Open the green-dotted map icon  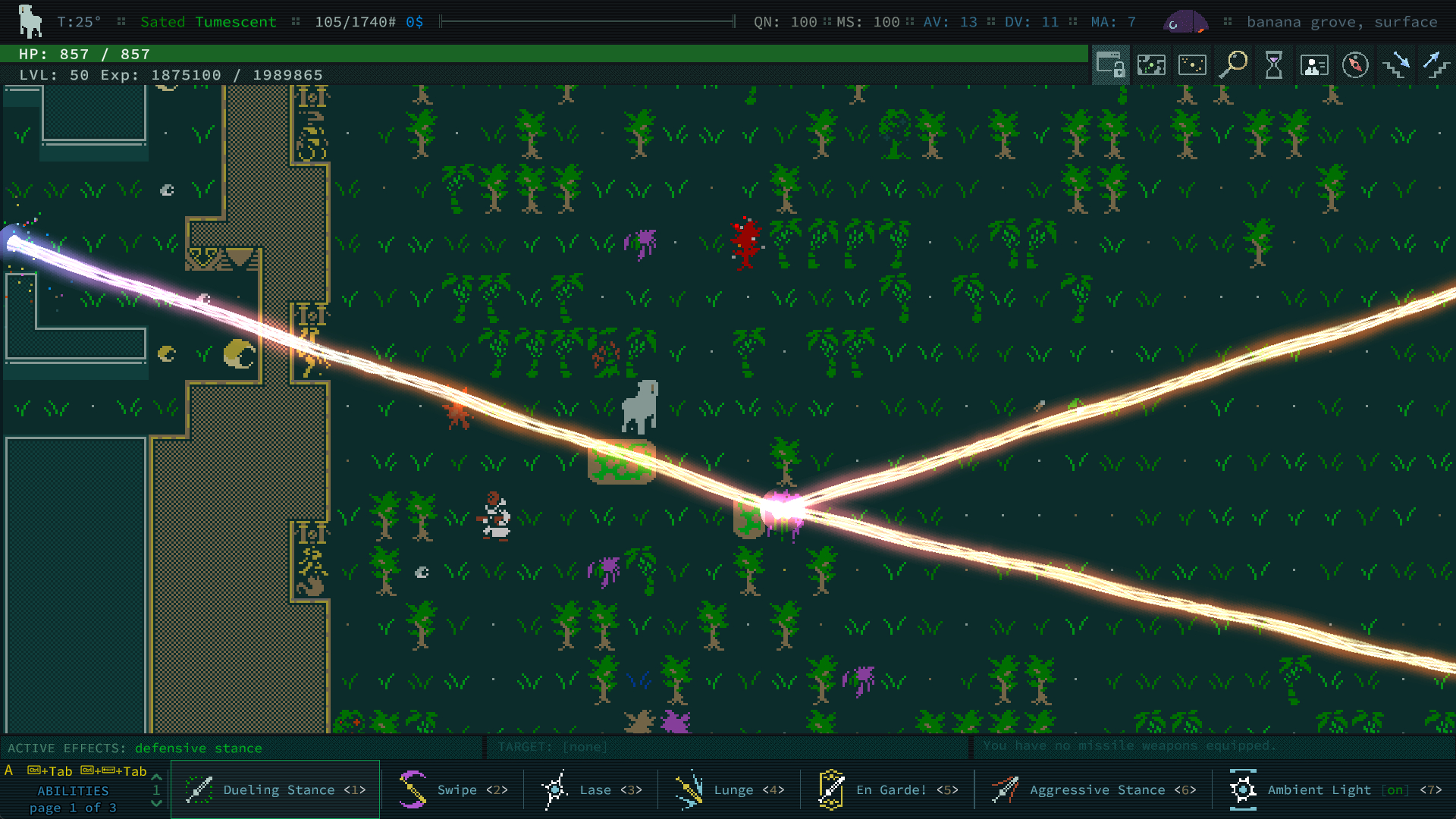tap(1151, 65)
